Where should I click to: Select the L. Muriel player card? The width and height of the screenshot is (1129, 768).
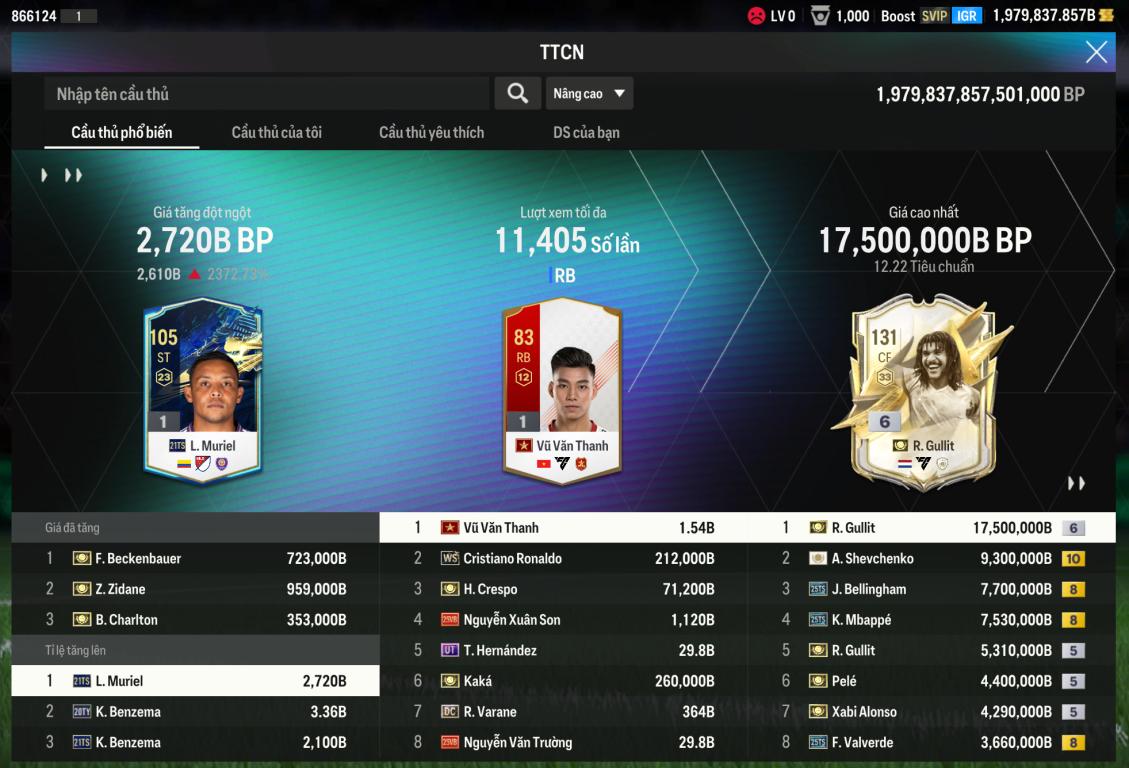click(x=203, y=390)
